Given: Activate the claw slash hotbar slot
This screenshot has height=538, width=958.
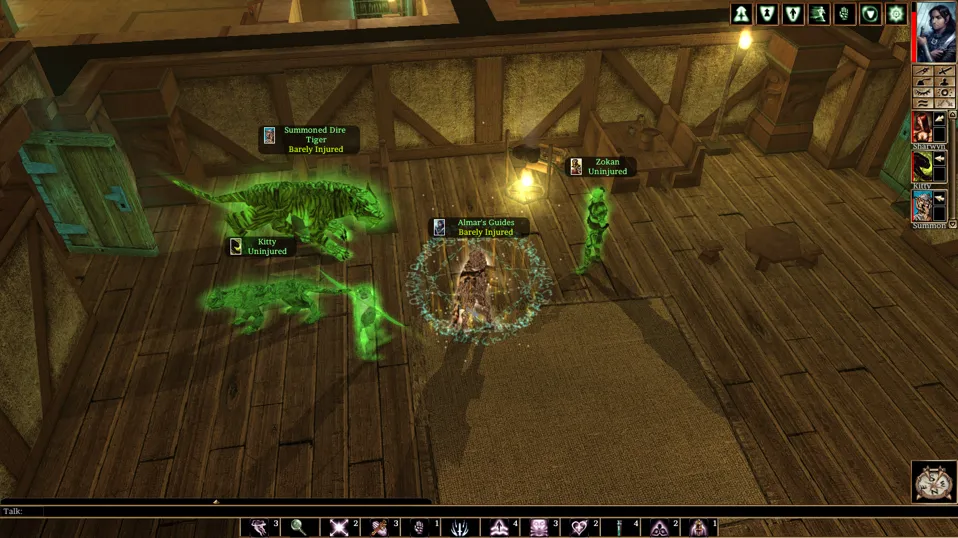Looking at the screenshot, I should pos(459,527).
